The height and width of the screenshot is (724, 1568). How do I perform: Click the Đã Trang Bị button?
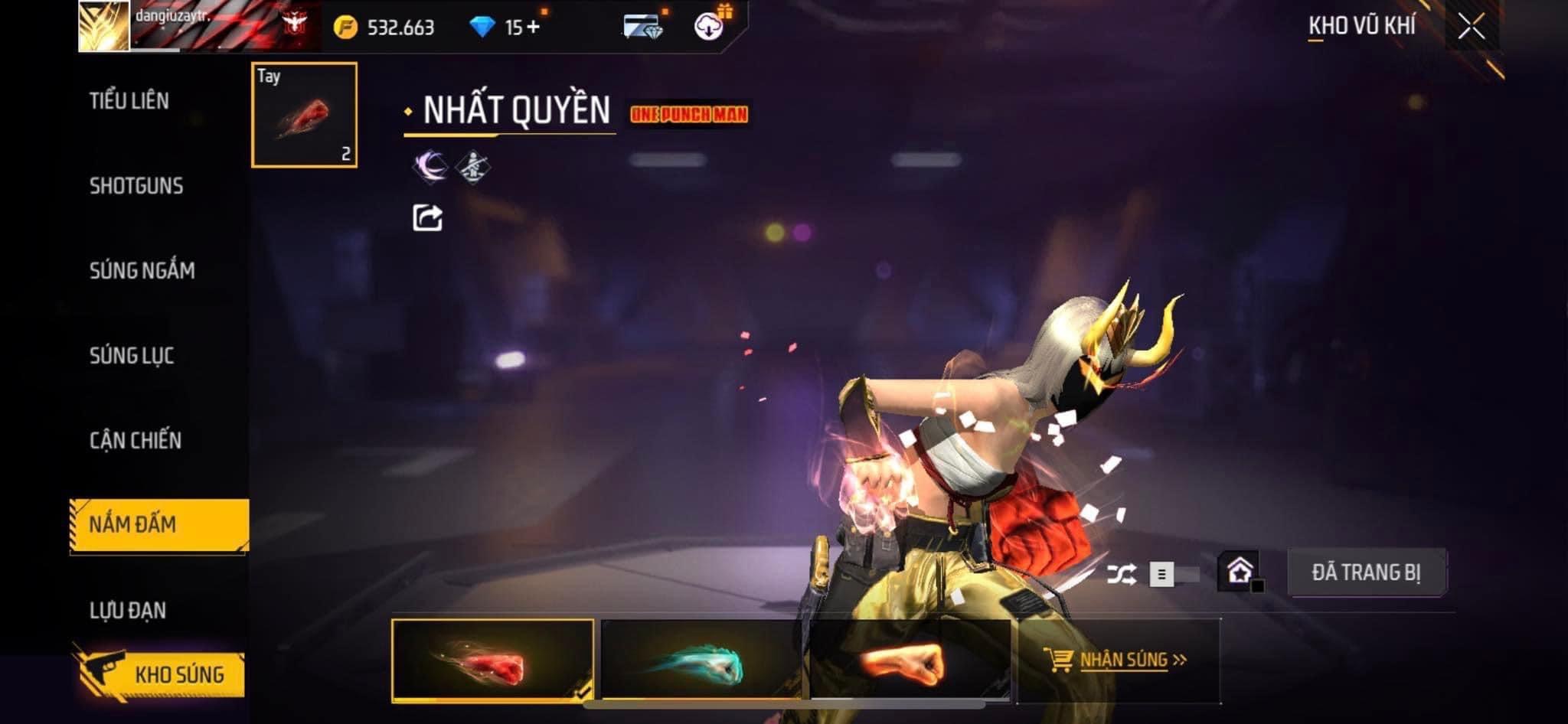[x=1366, y=572]
